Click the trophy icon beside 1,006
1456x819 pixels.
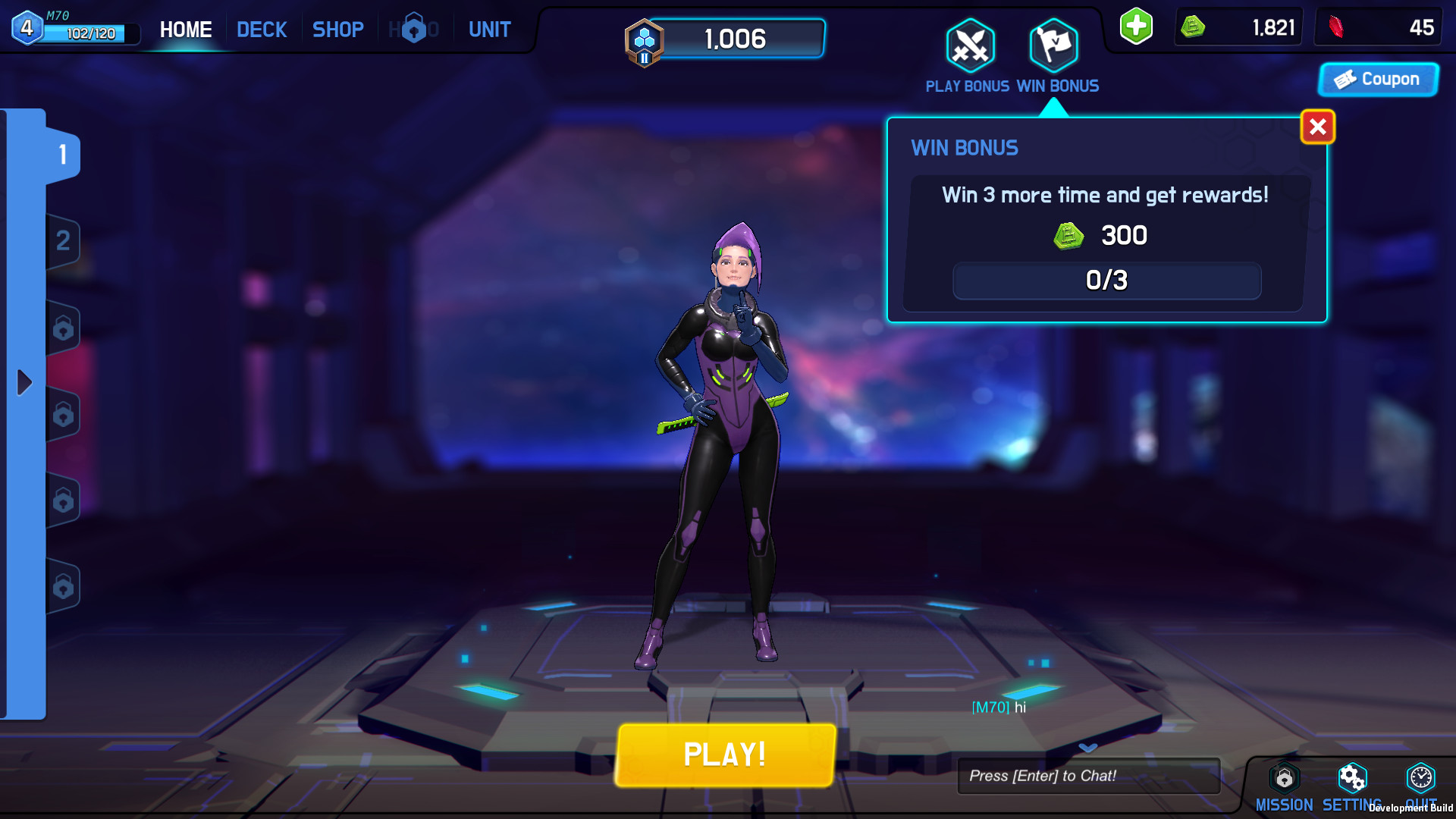click(644, 42)
